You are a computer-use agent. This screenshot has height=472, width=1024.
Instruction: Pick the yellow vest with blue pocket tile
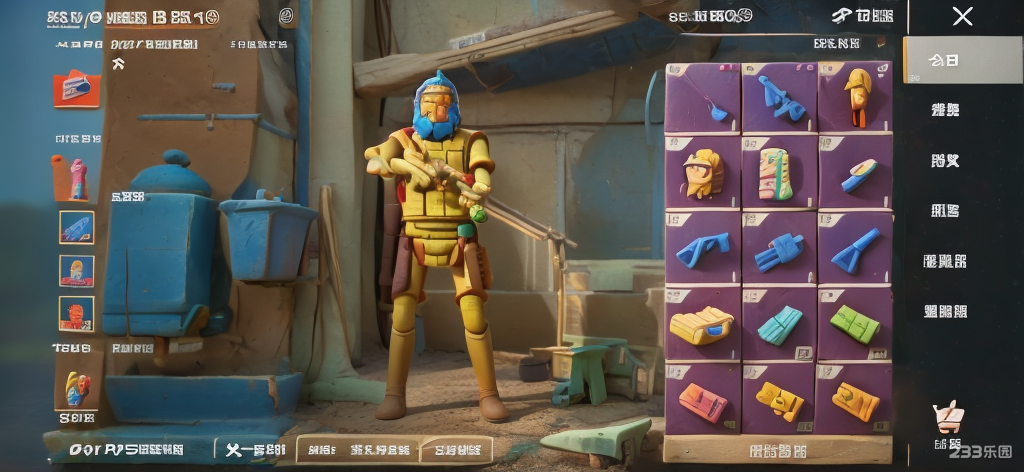click(x=702, y=324)
